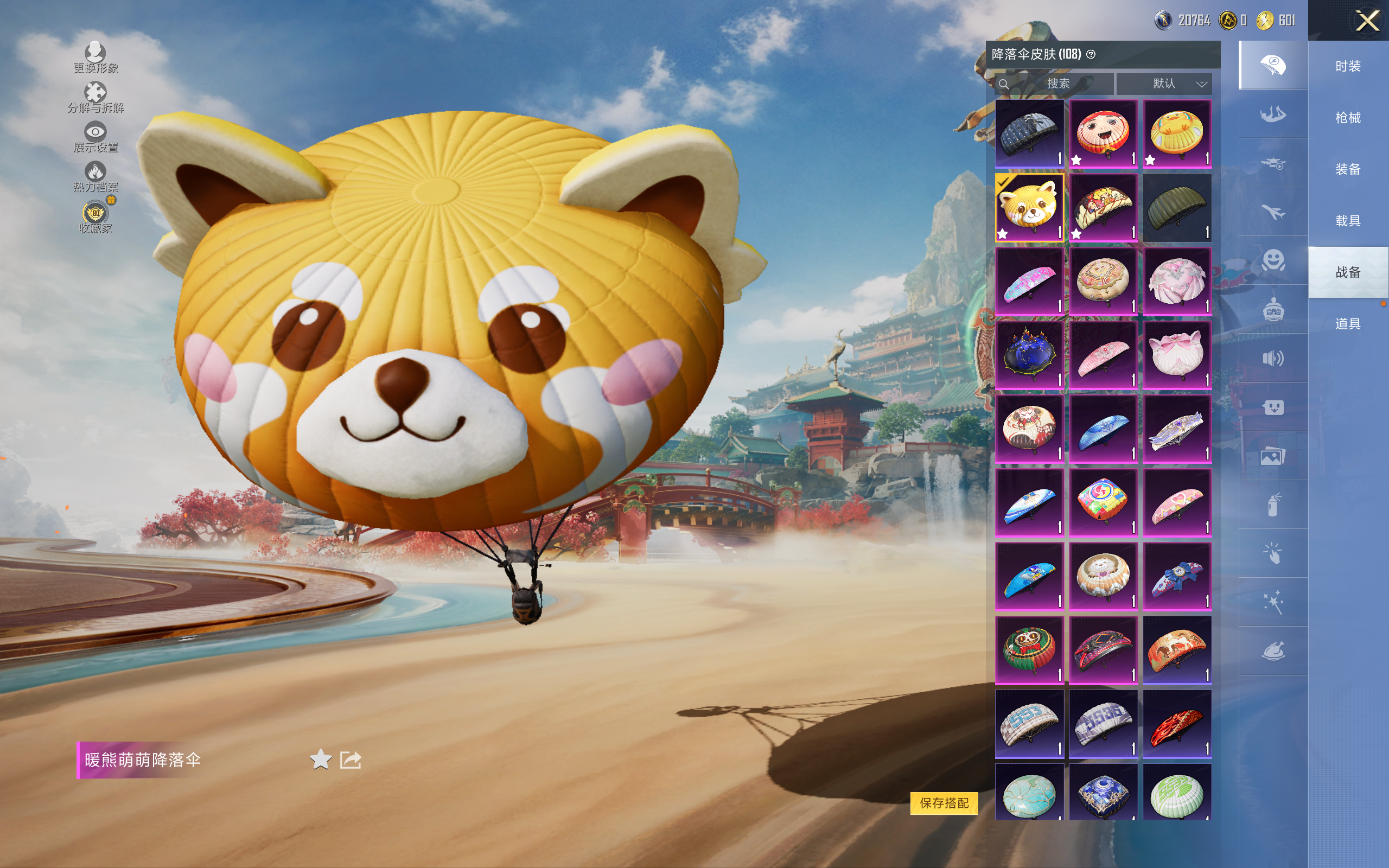Switch to the 时装 category tab
The width and height of the screenshot is (1389, 868).
click(1347, 66)
